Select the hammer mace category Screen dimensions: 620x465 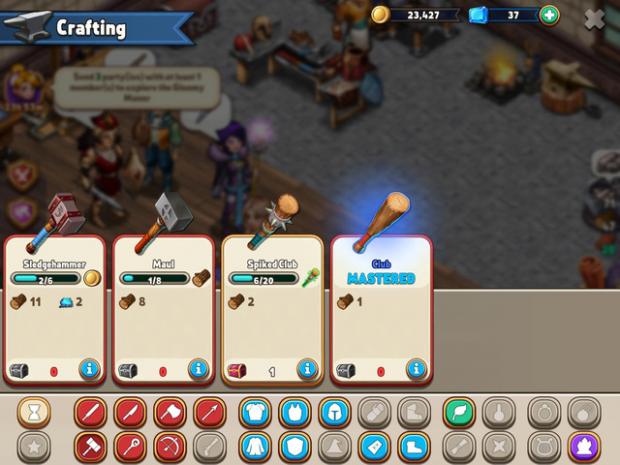click(x=93, y=446)
